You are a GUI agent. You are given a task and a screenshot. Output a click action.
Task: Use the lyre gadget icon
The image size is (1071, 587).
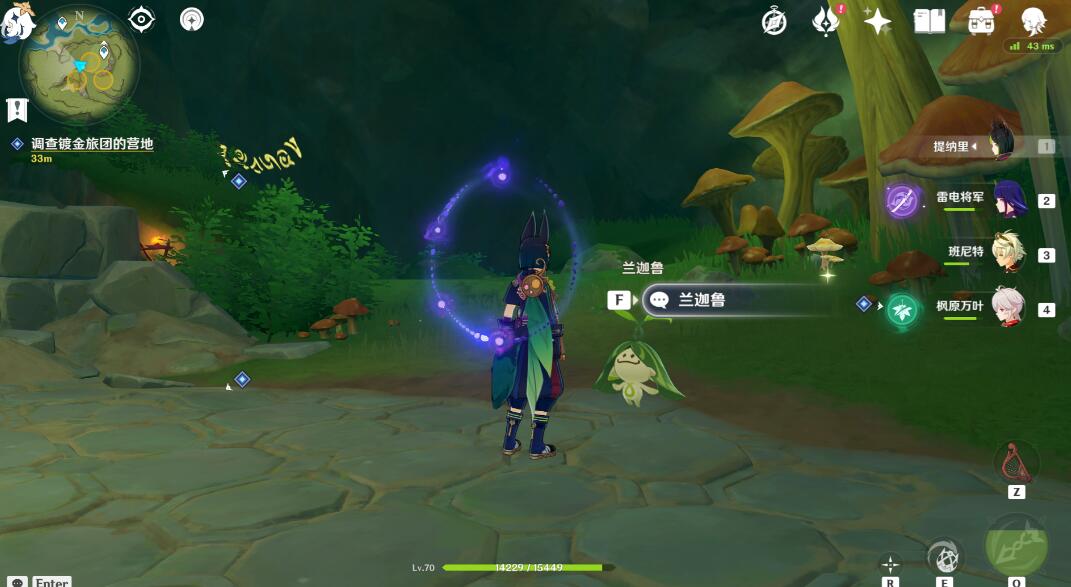point(1016,463)
